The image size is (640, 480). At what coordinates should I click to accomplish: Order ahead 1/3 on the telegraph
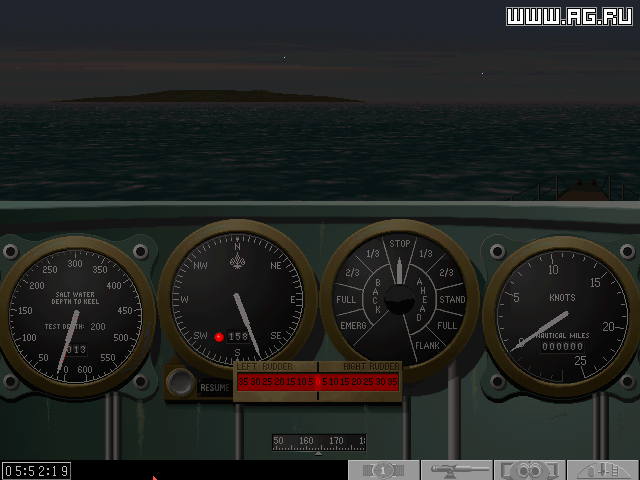coord(426,254)
